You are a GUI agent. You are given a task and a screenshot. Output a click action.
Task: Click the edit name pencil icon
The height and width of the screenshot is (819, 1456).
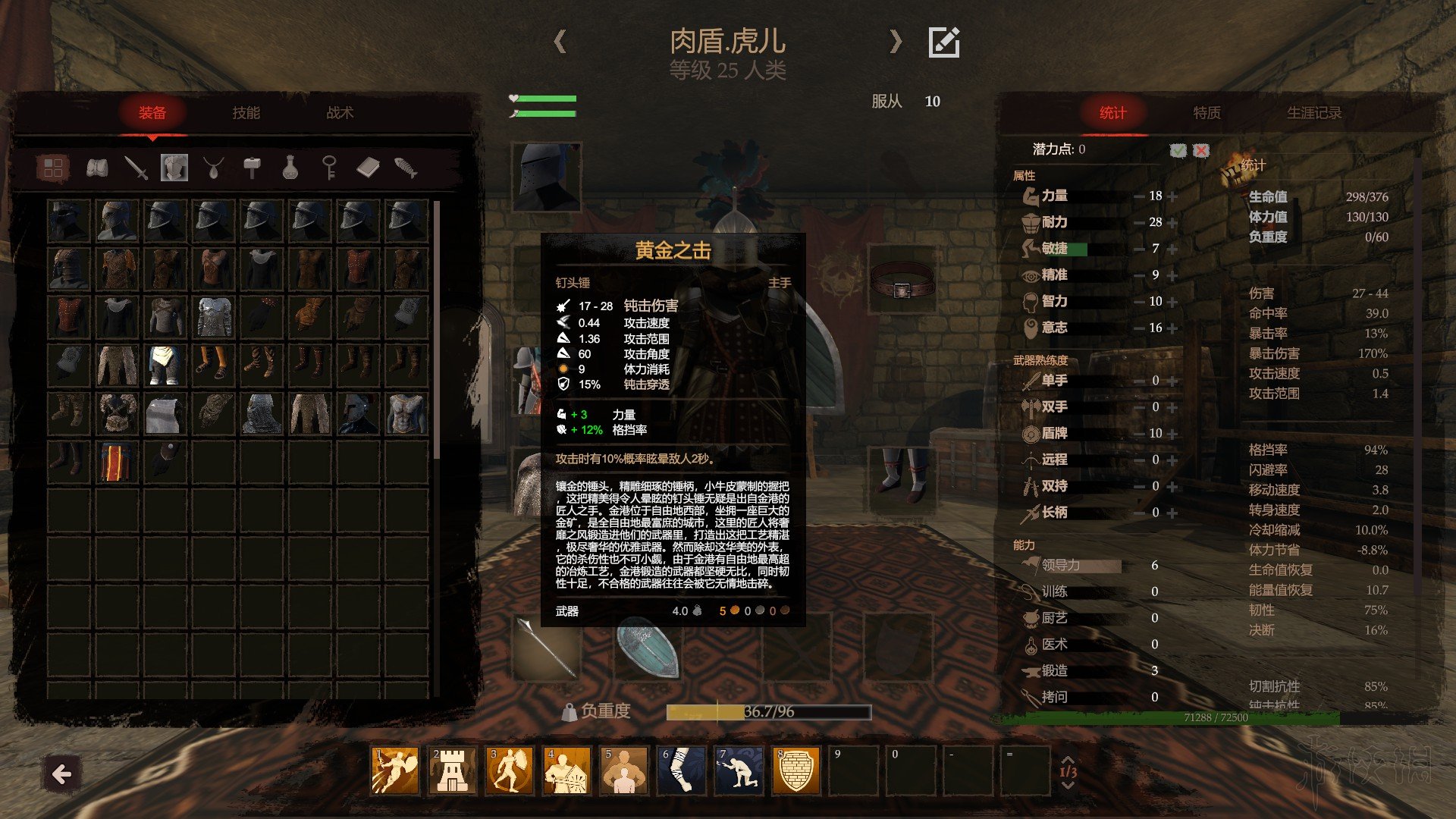point(944,42)
